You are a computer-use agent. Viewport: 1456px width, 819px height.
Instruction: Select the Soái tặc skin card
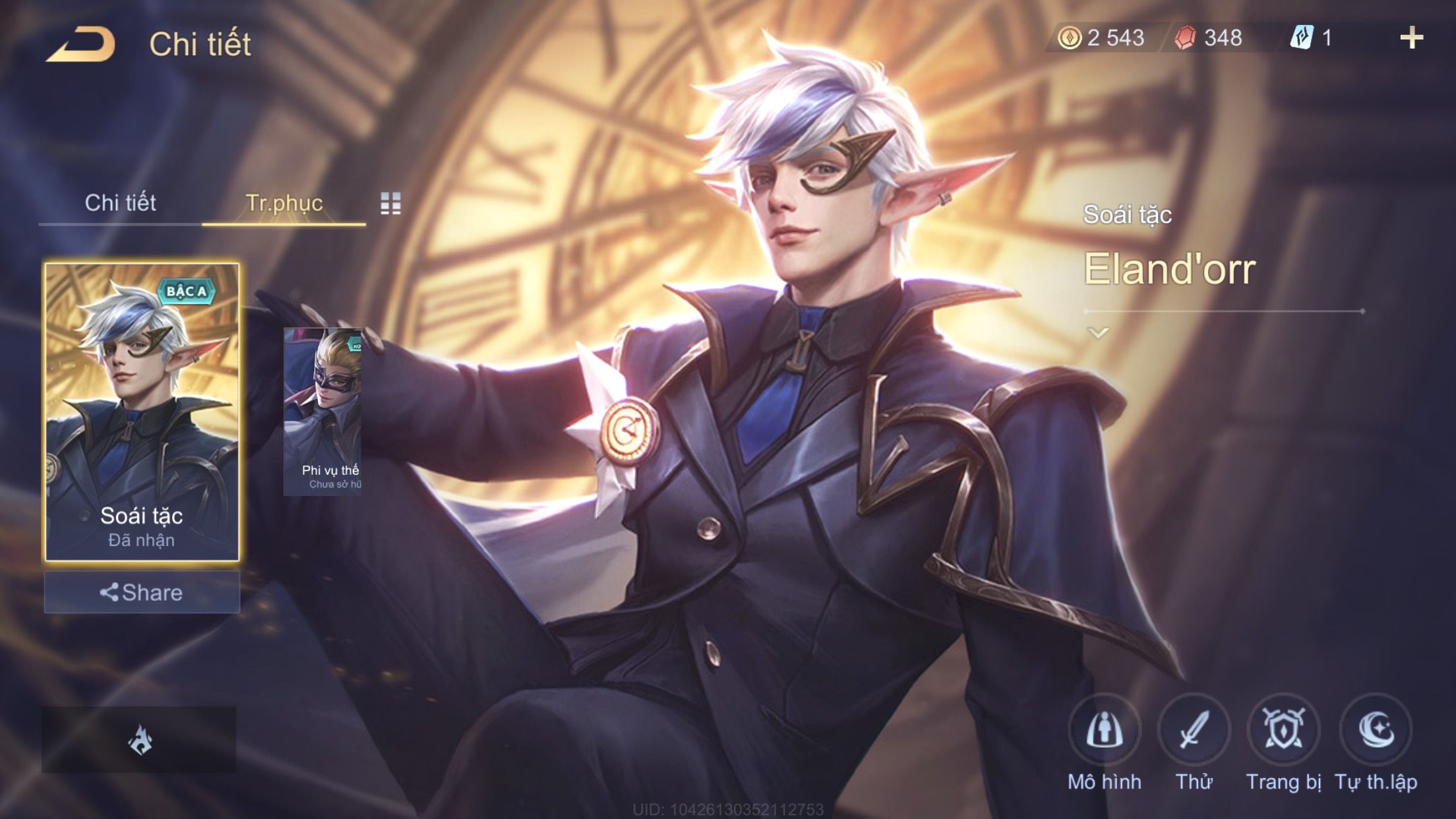click(142, 411)
